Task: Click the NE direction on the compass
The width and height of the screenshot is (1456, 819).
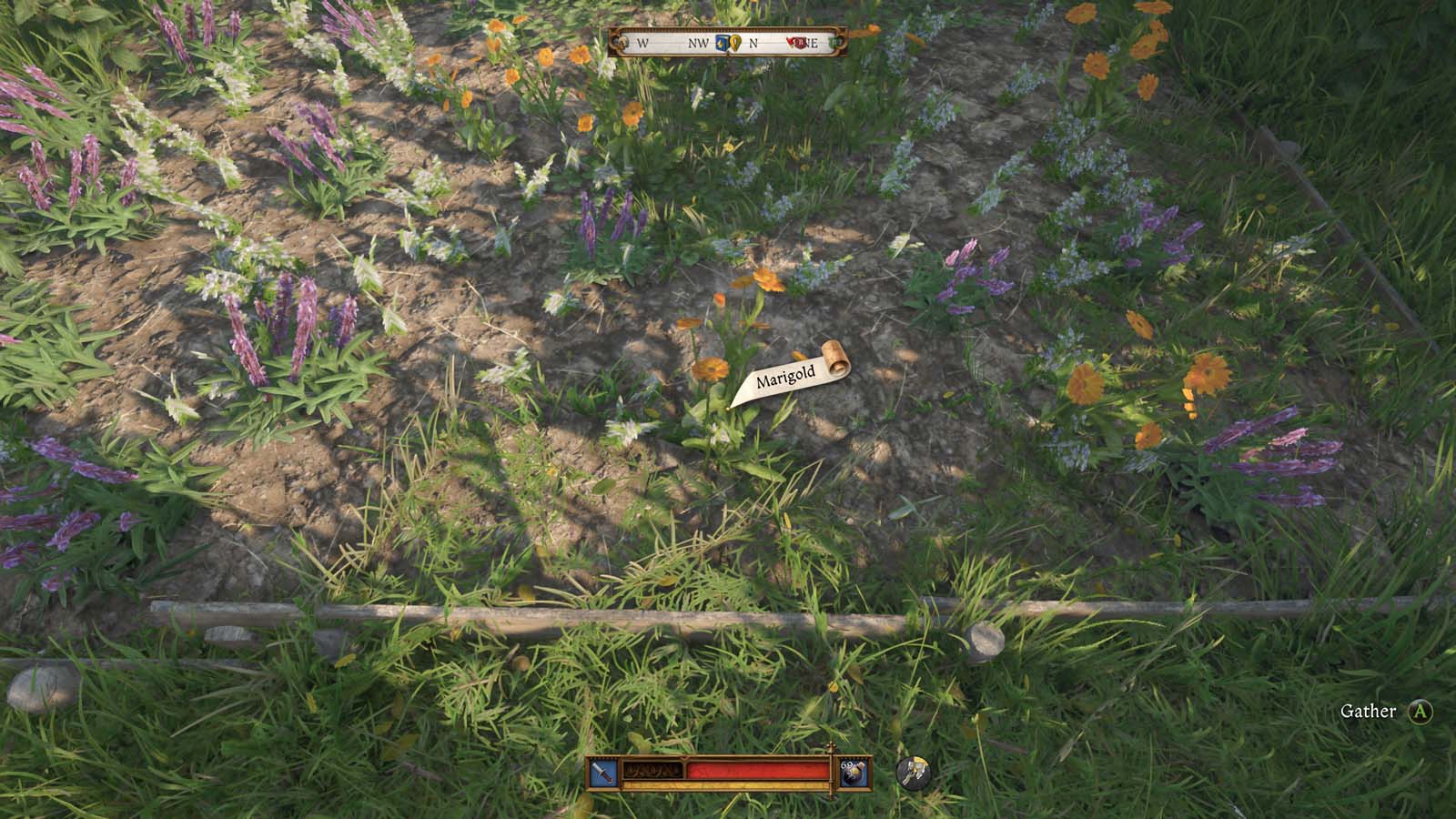Action: point(813,43)
